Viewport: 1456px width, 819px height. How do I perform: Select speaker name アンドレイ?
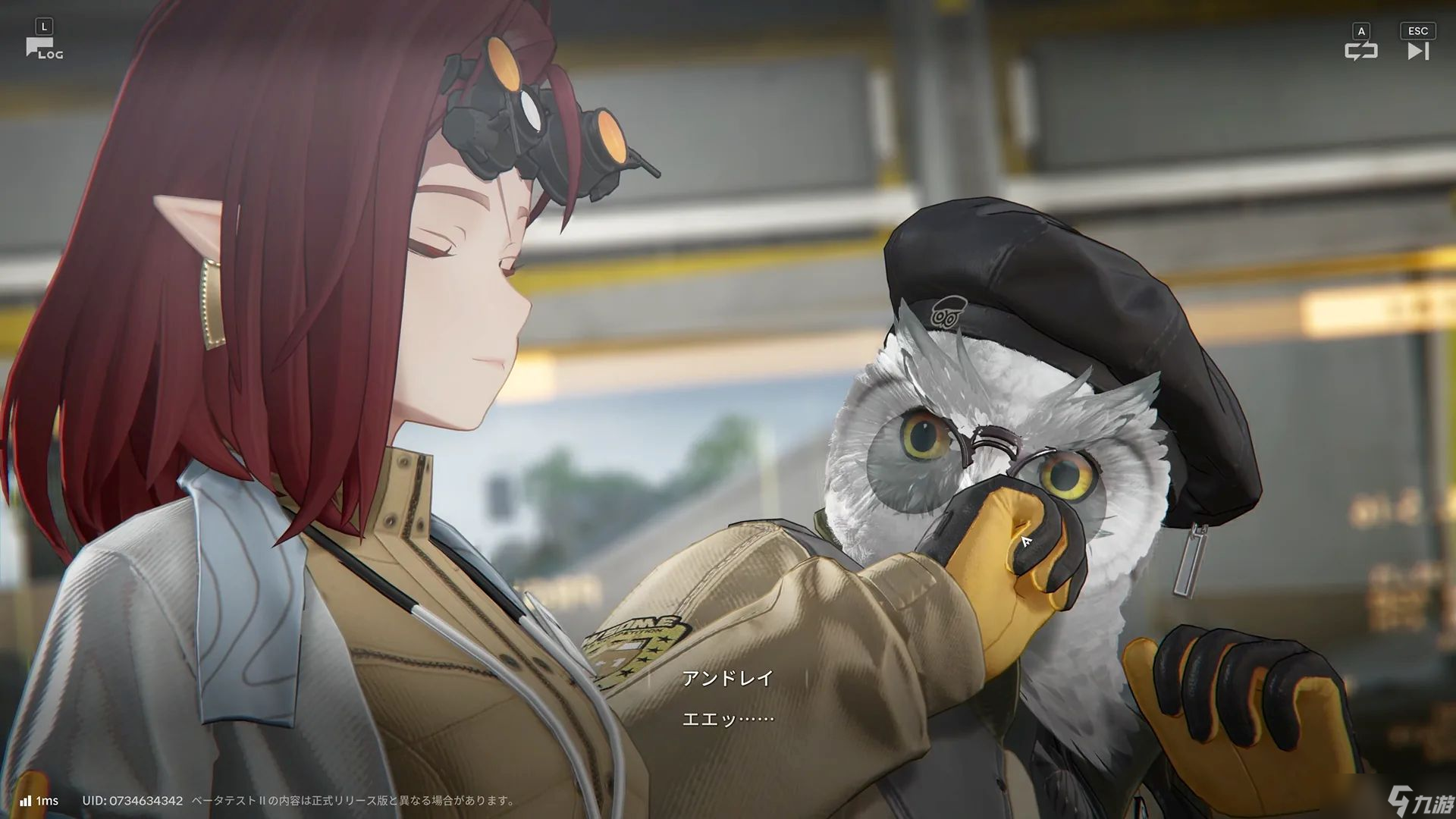(x=726, y=679)
